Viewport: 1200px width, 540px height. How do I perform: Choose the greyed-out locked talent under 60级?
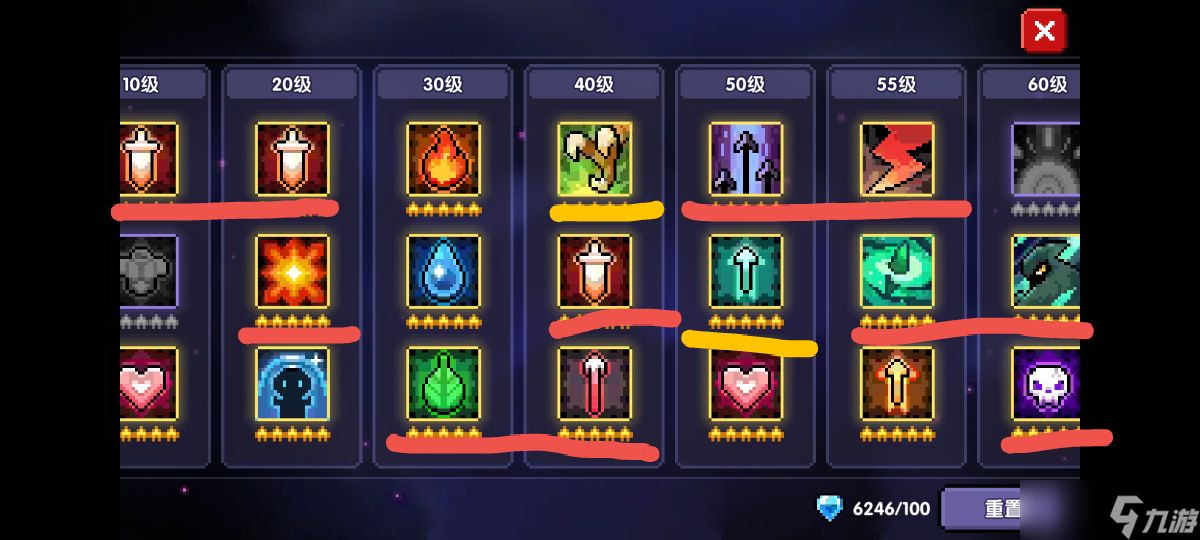[x=1046, y=159]
